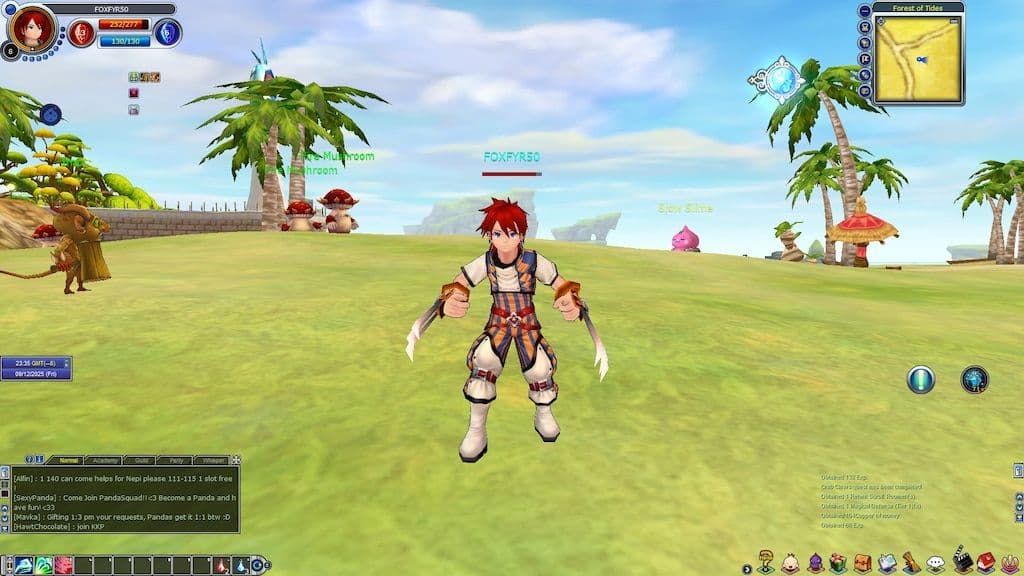Open the baby face character menu icon
Viewport: 1024px width, 576px height.
coord(790,564)
